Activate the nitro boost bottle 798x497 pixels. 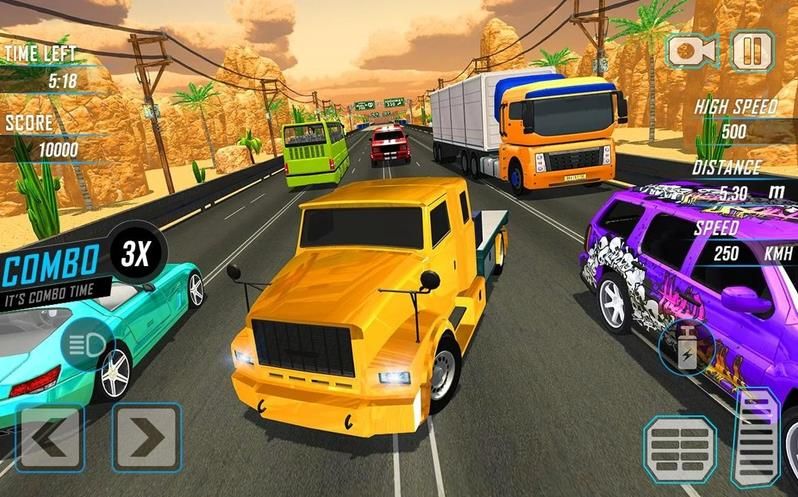(685, 346)
